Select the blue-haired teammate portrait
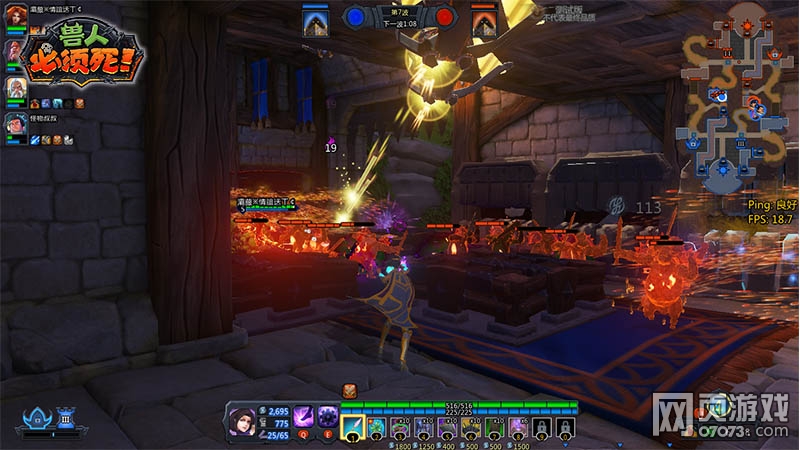The image size is (800, 450). pyautogui.click(x=16, y=124)
